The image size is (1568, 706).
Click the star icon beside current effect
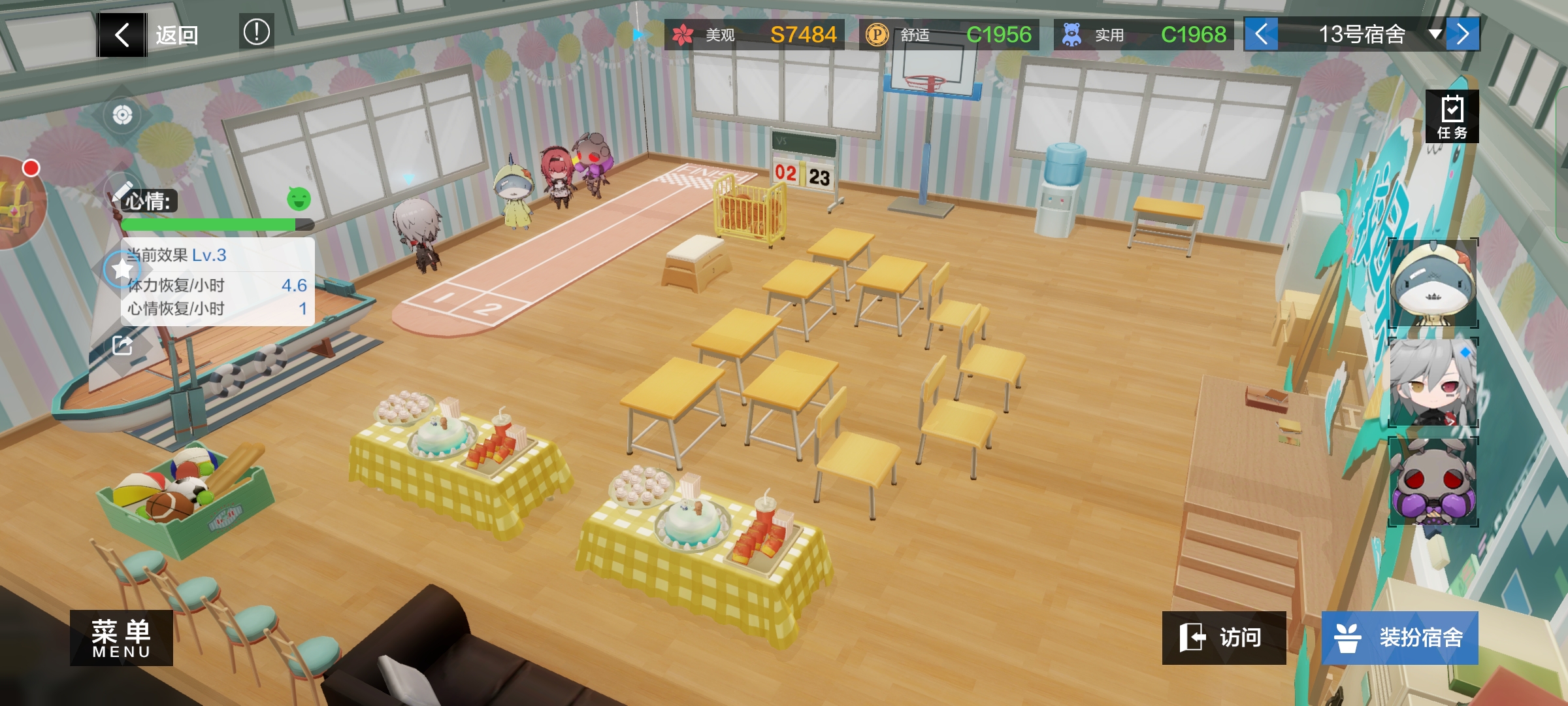click(x=122, y=269)
